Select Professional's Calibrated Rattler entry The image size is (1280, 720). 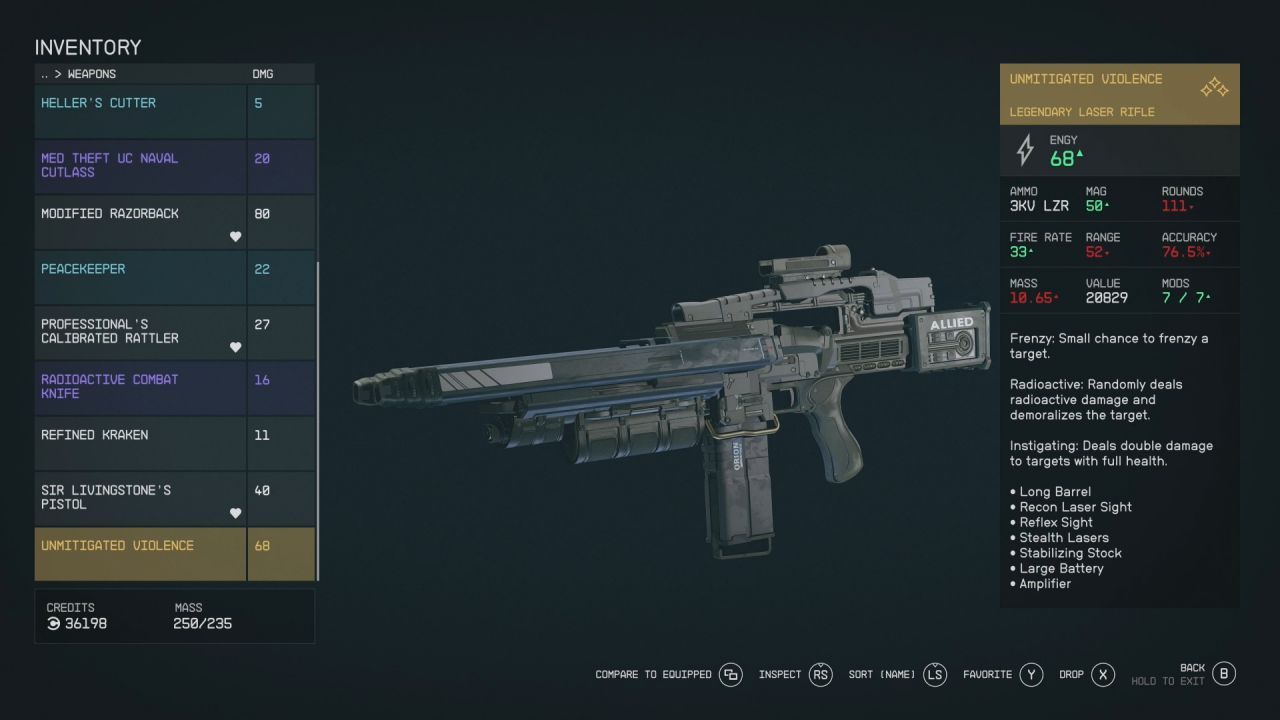coord(140,332)
